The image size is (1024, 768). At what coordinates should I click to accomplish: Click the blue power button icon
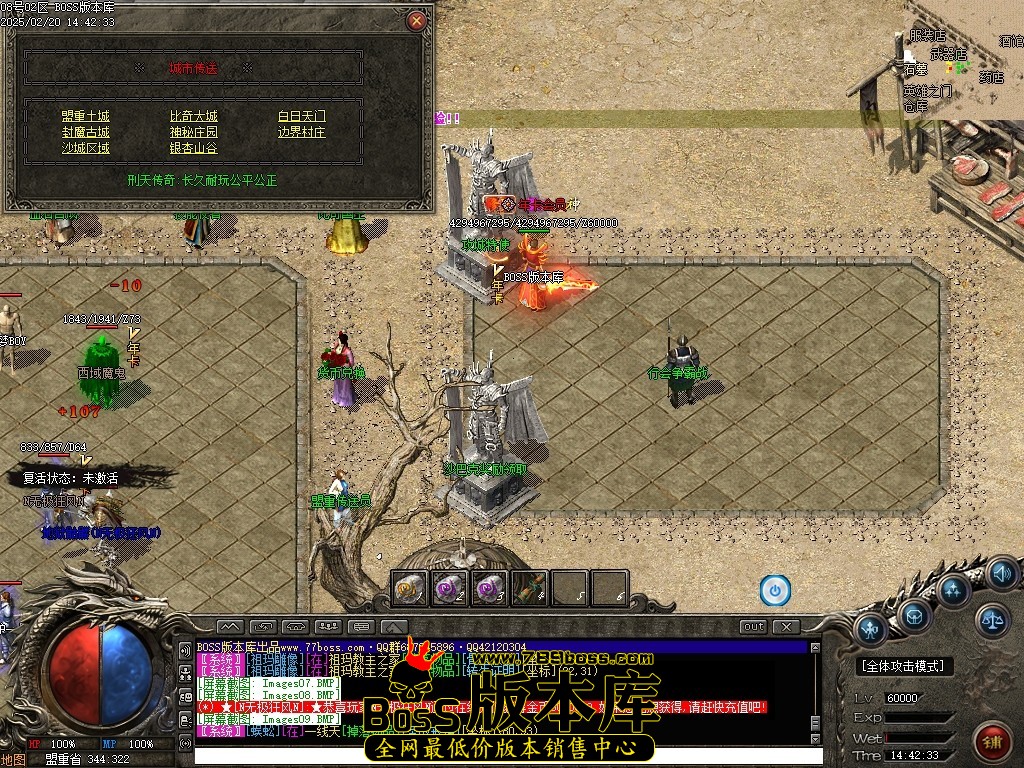(774, 590)
